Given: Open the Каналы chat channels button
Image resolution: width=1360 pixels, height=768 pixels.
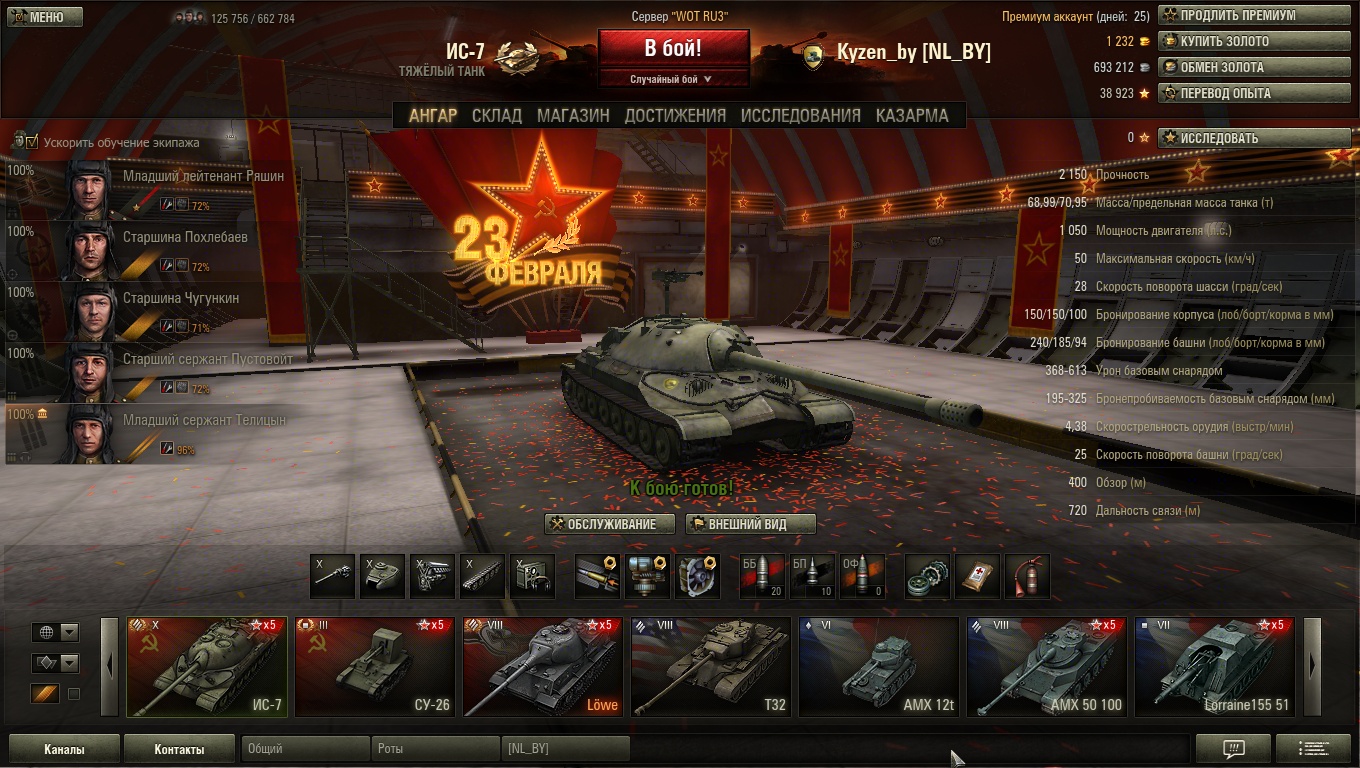Looking at the screenshot, I should coord(64,749).
